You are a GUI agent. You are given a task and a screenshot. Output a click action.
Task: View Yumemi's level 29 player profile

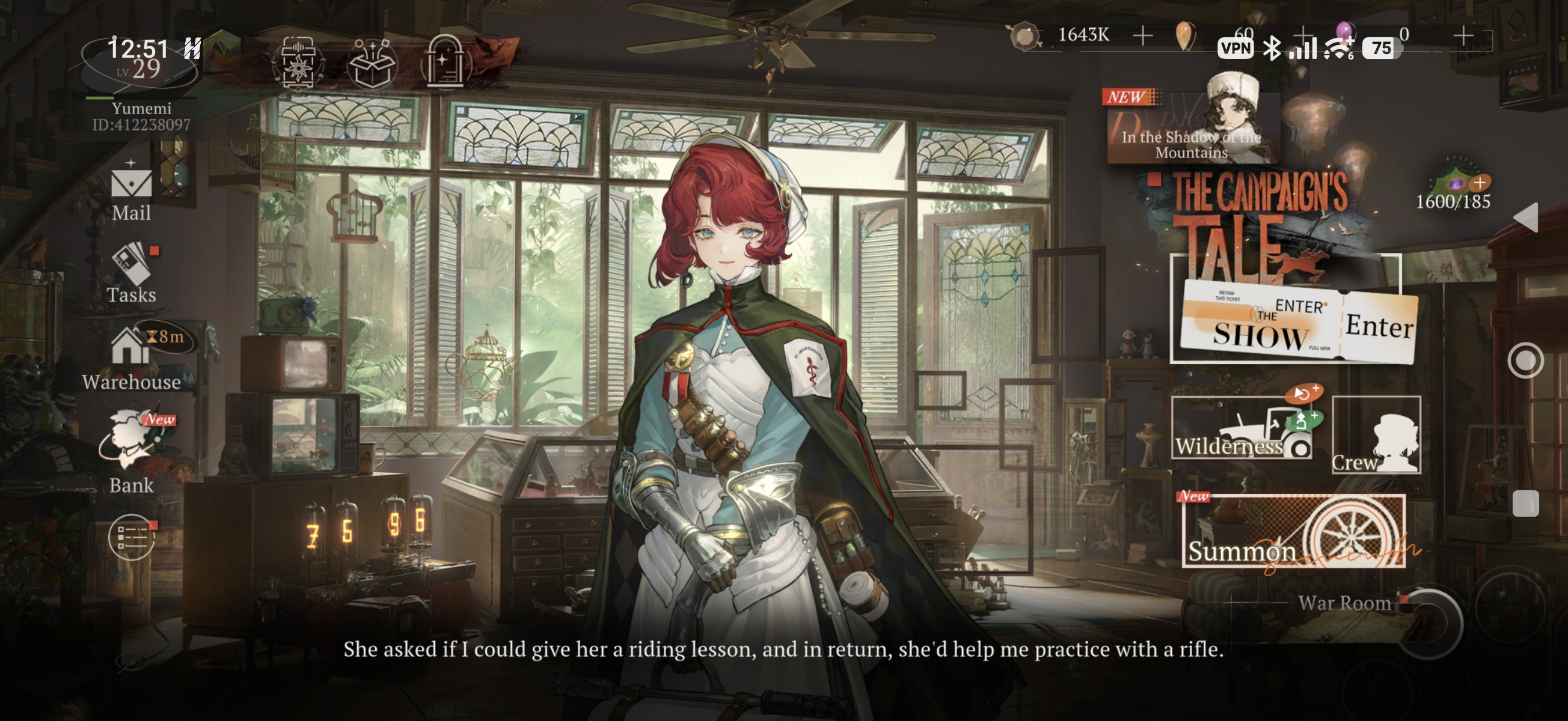(x=140, y=68)
